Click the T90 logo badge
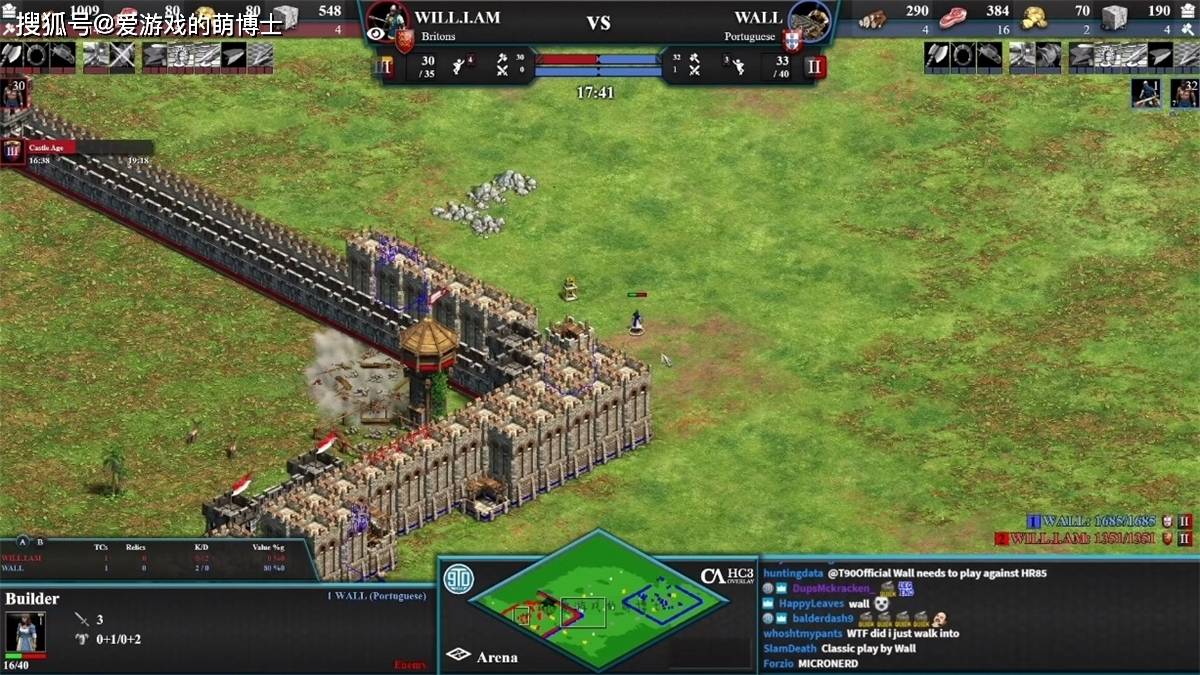Viewport: 1200px width, 675px height. tap(459, 579)
